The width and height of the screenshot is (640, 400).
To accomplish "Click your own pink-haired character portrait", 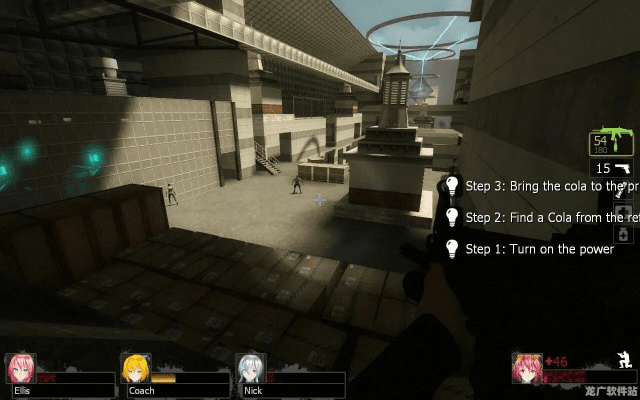I will [527, 367].
